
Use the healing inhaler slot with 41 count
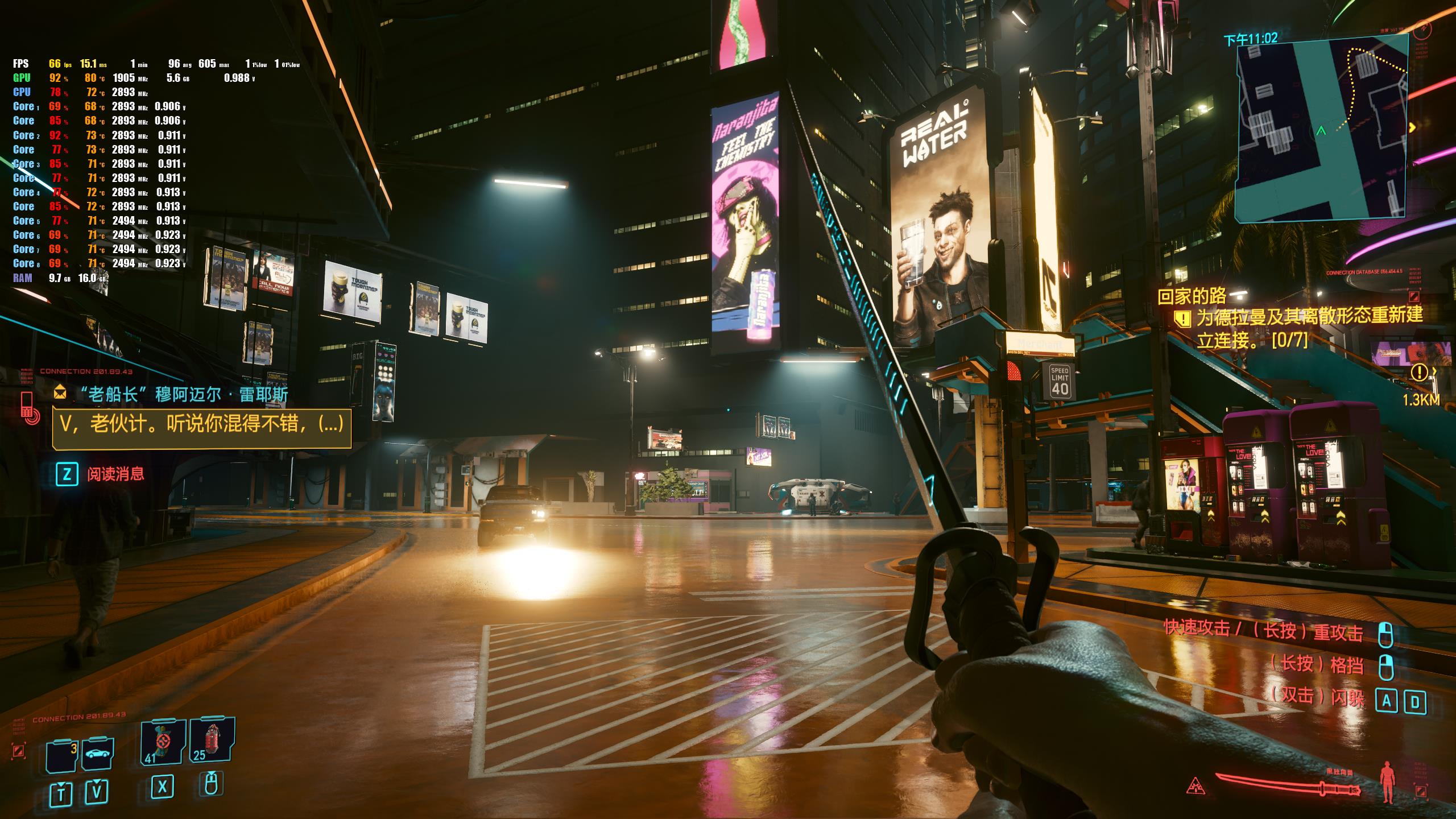pos(163,742)
